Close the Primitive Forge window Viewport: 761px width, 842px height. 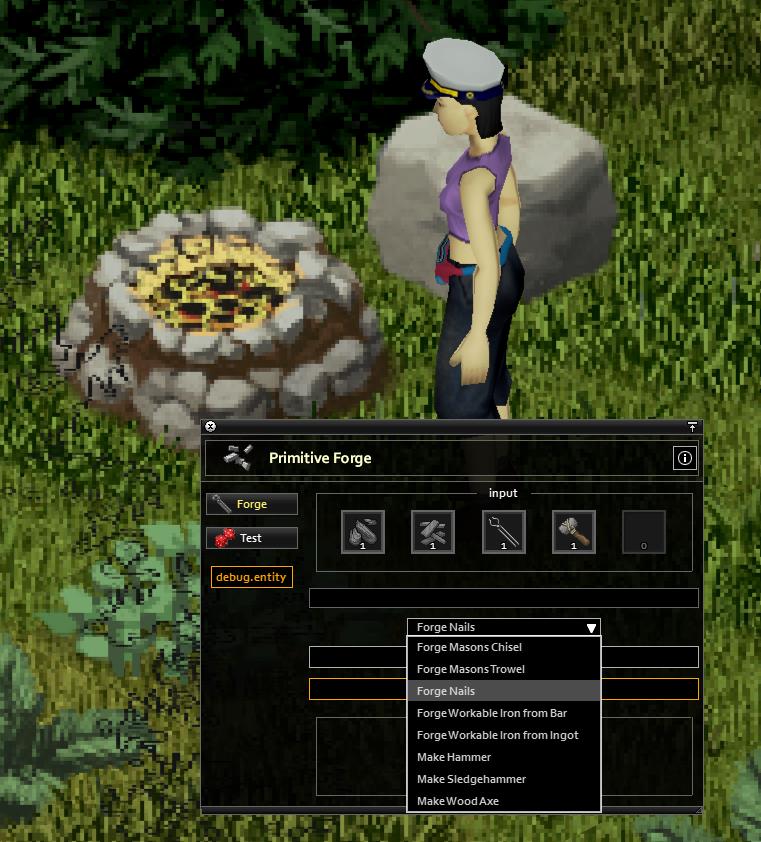[210, 427]
